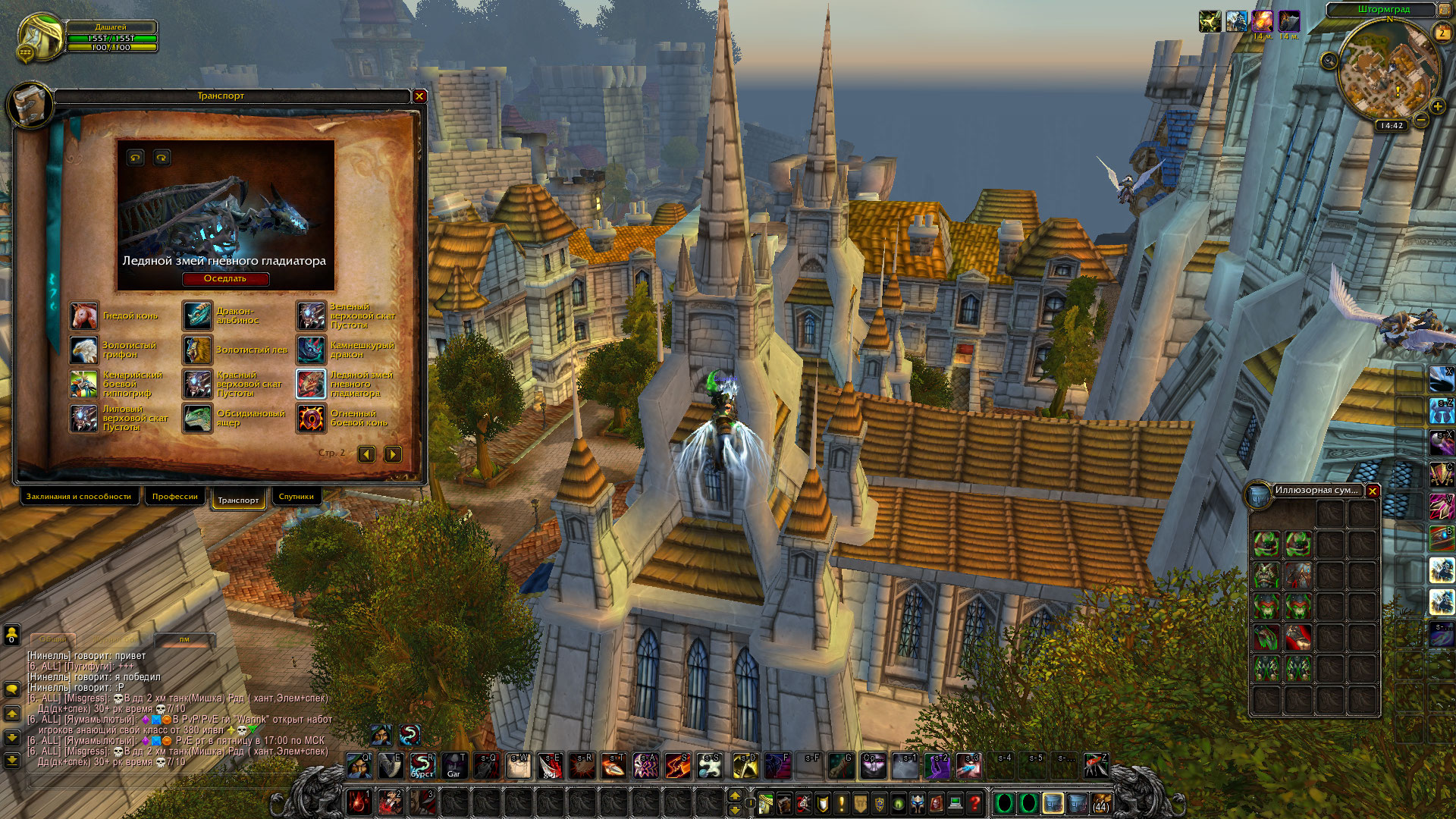
Task: Close the Транспорт window
Action: click(419, 96)
